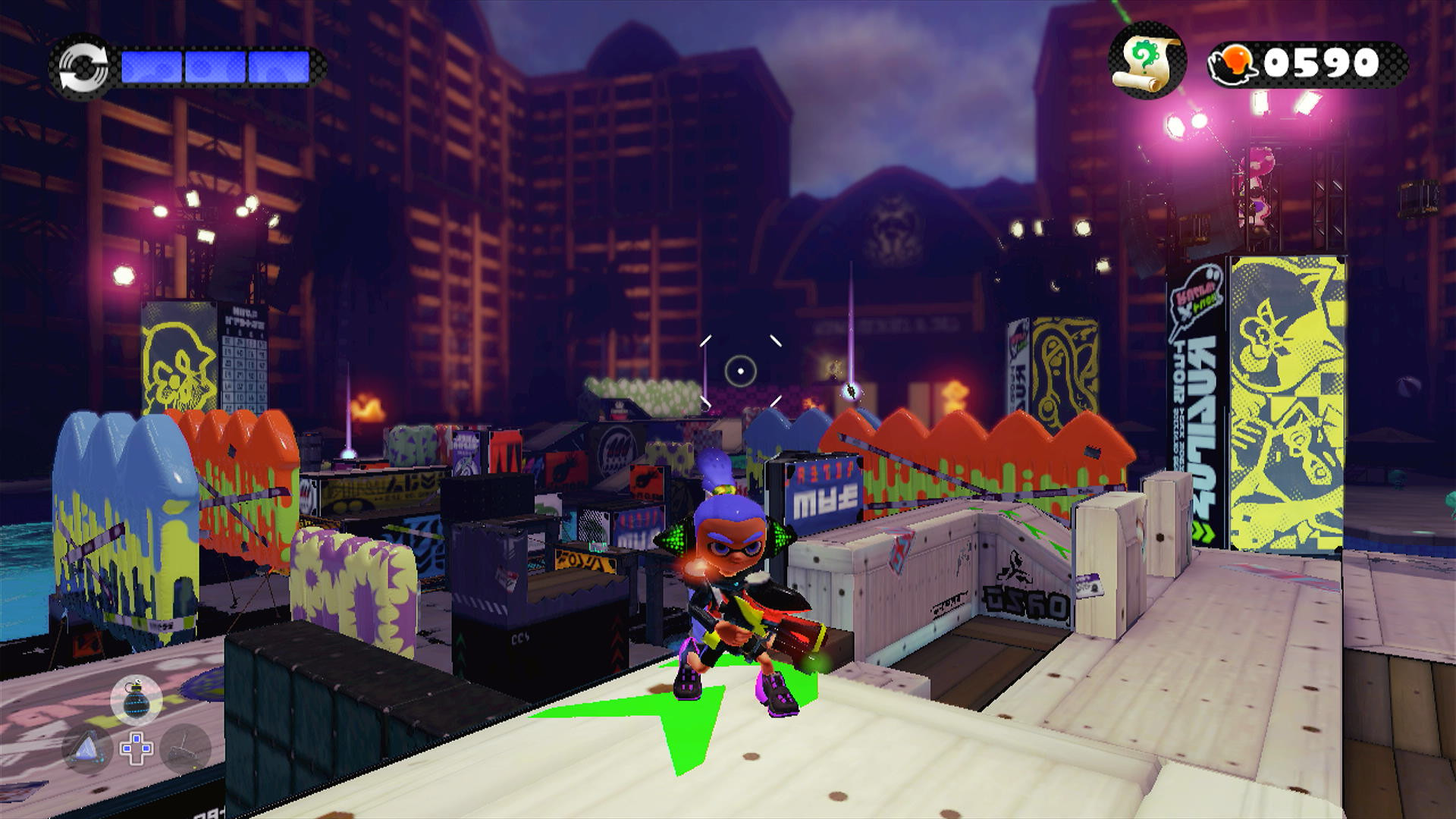The width and height of the screenshot is (1456, 819).
Task: Toggle the top button of the d-pad indicator
Action: tap(136, 737)
